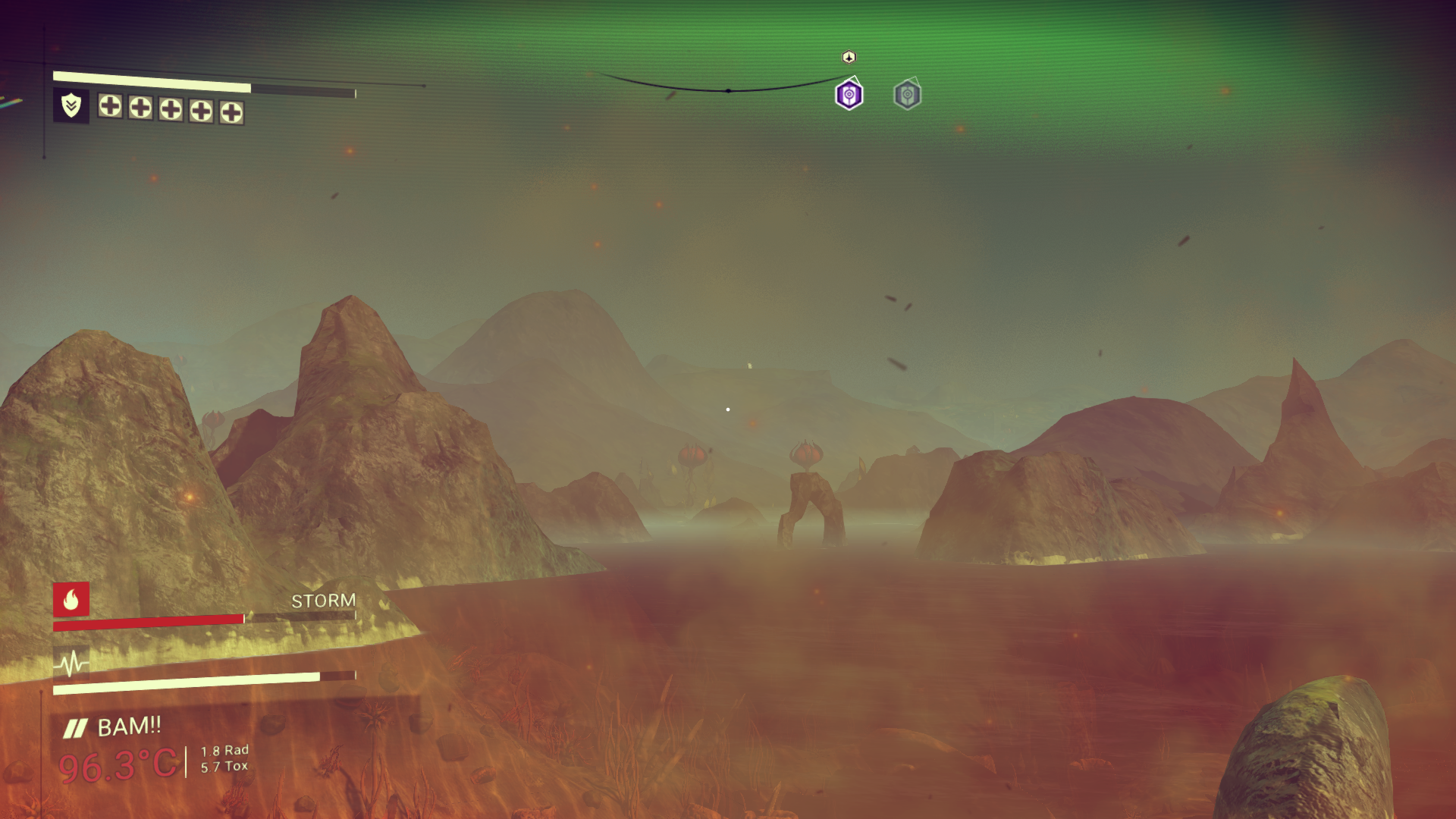Click the shield icon beside the health pips

[x=71, y=105]
